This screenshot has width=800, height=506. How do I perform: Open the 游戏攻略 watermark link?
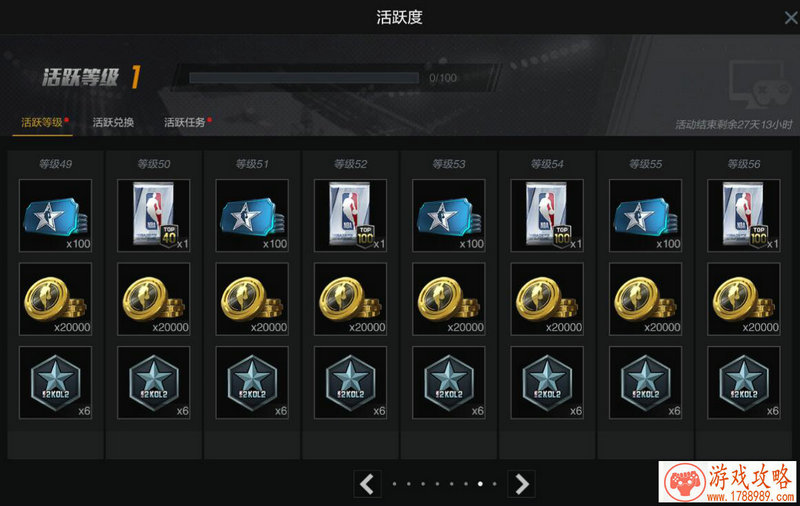tap(728, 483)
